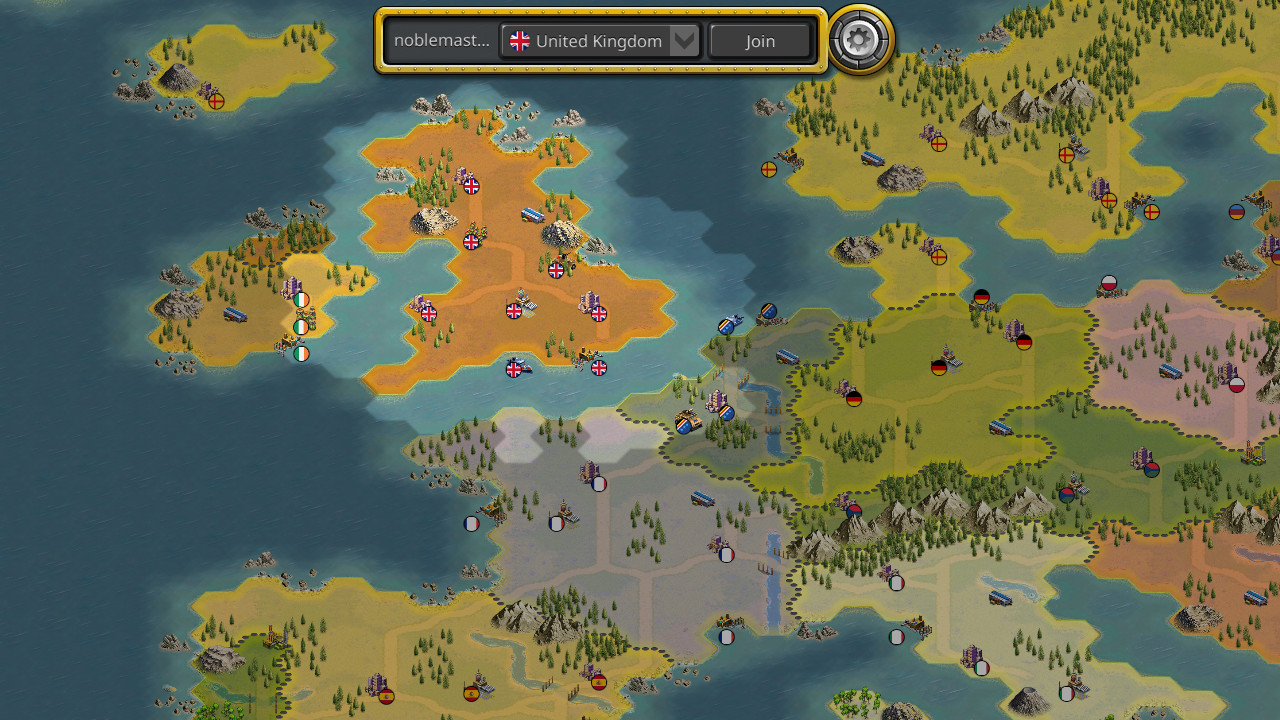Screen dimensions: 1280x720
Task: Click the purple city sprite on Ireland
Action: click(290, 285)
